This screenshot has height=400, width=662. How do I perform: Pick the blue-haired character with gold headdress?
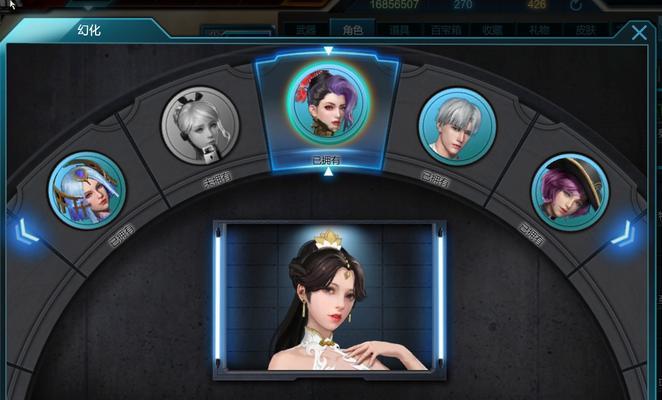coord(86,189)
